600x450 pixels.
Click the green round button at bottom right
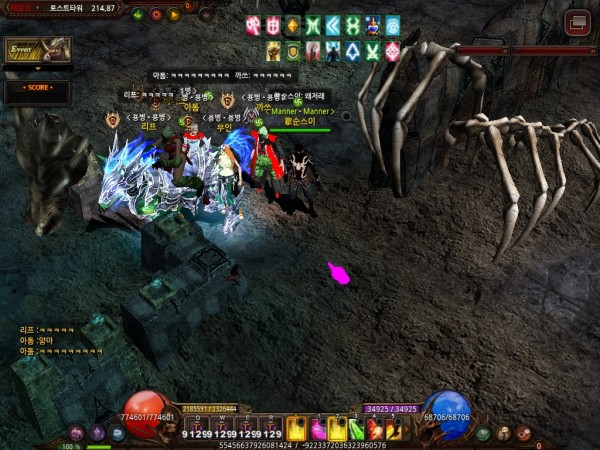click(484, 433)
